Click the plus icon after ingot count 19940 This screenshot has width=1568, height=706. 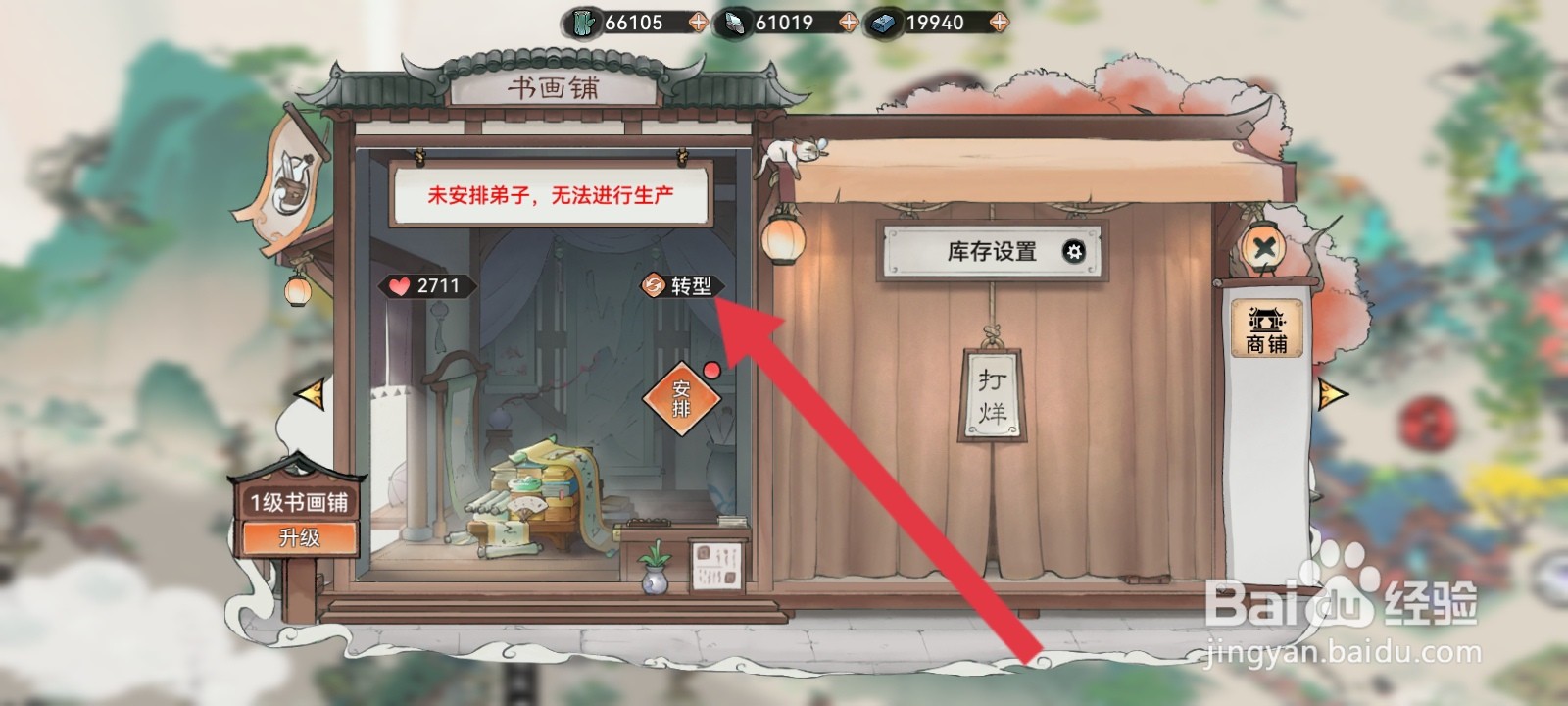[999, 22]
